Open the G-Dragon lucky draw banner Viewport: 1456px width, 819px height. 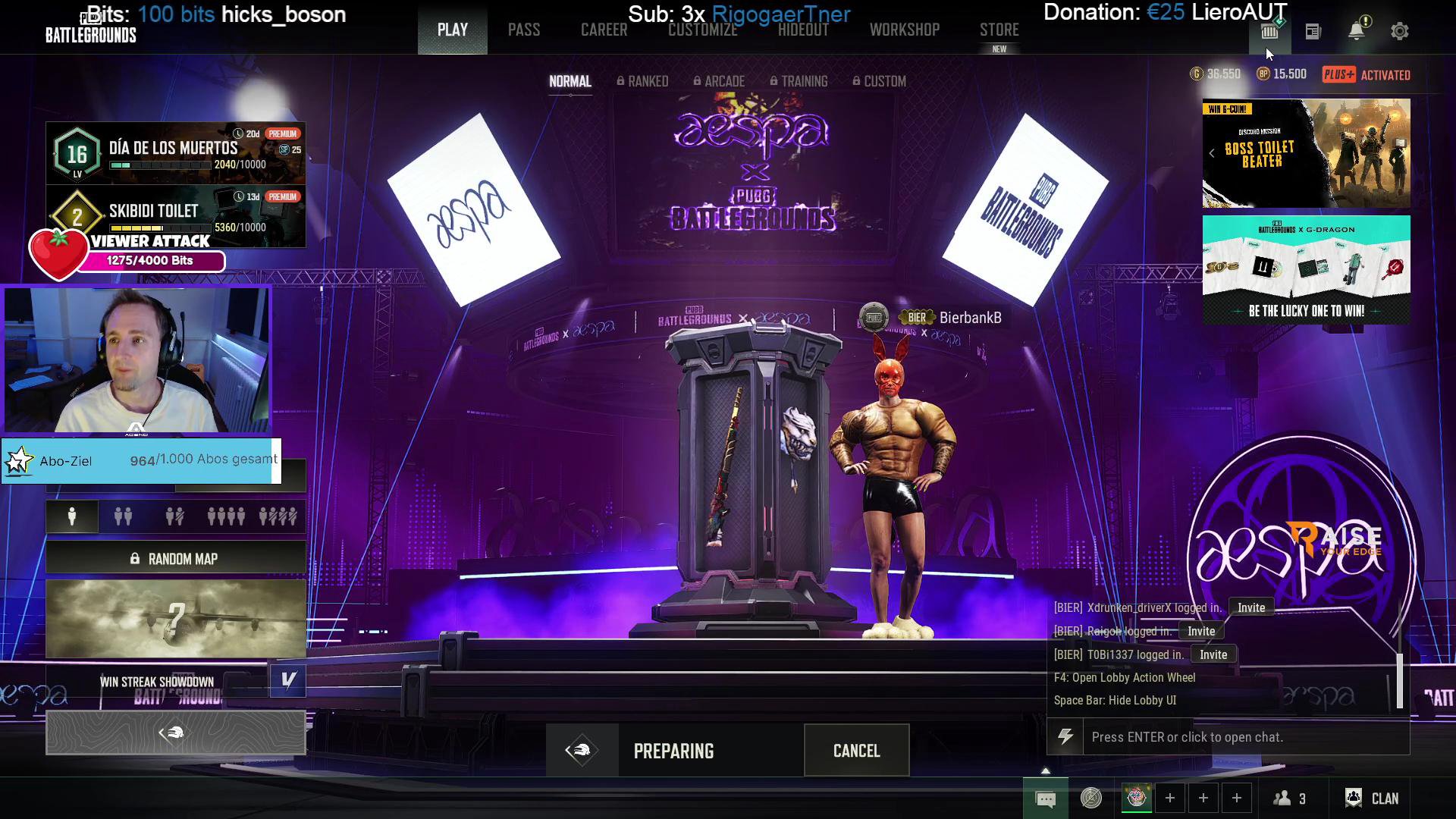pos(1306,270)
